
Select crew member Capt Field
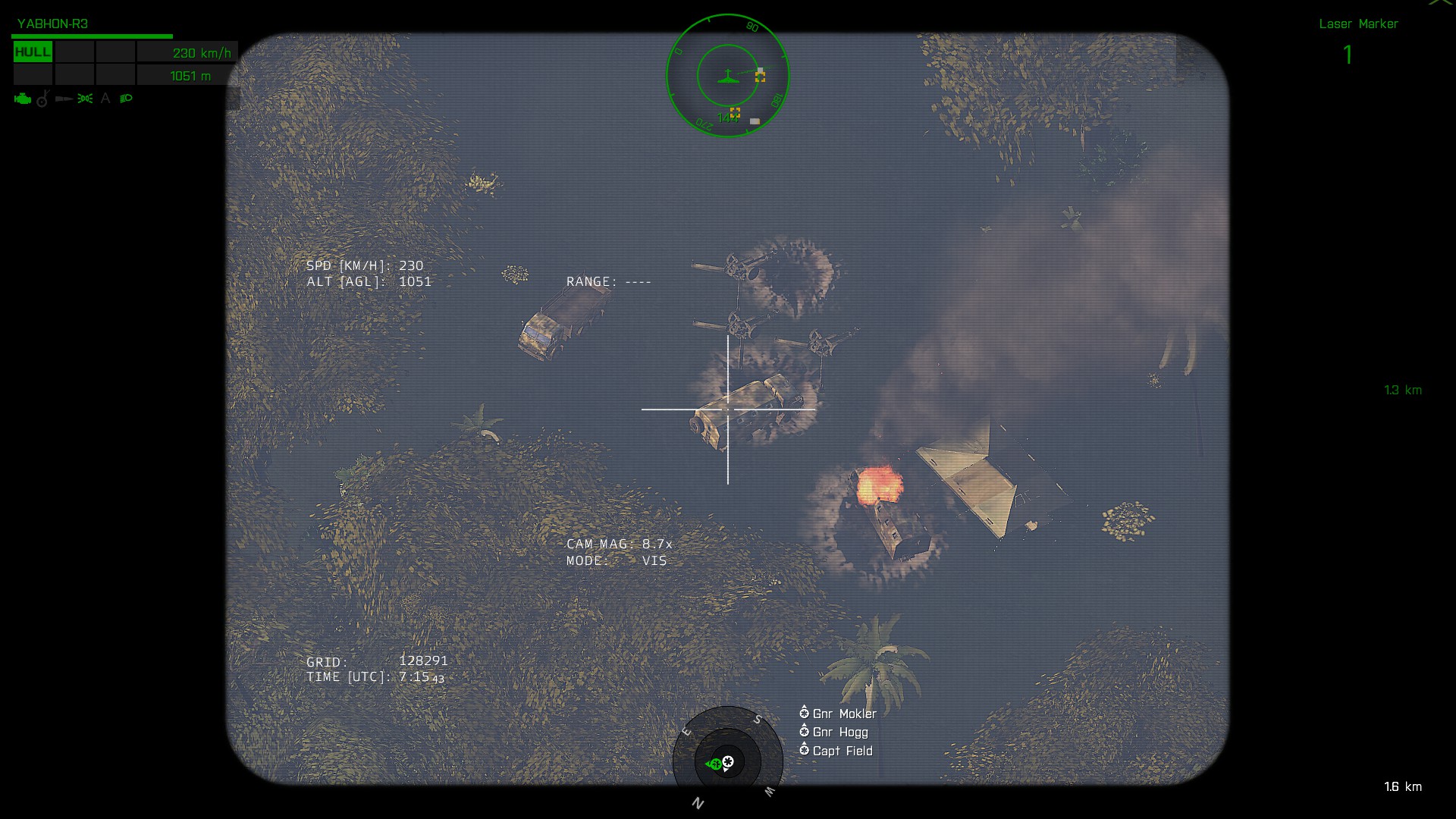843,751
